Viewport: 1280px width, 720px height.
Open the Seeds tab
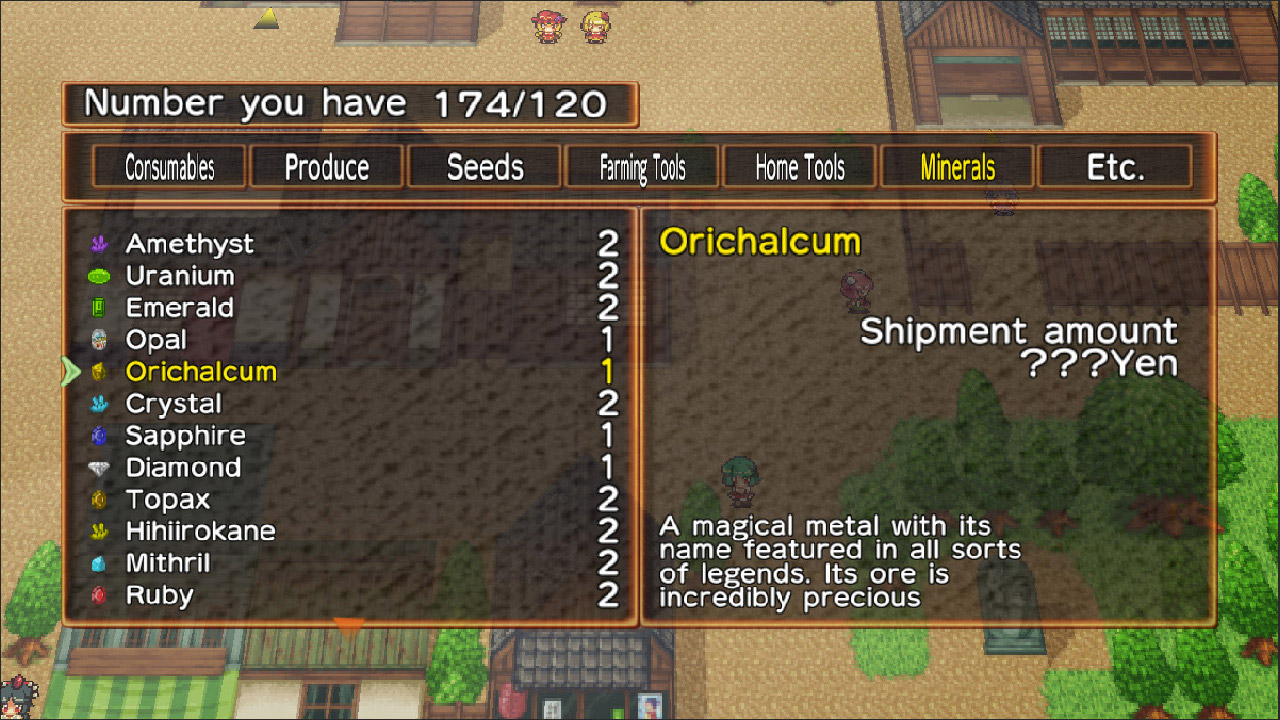[484, 166]
